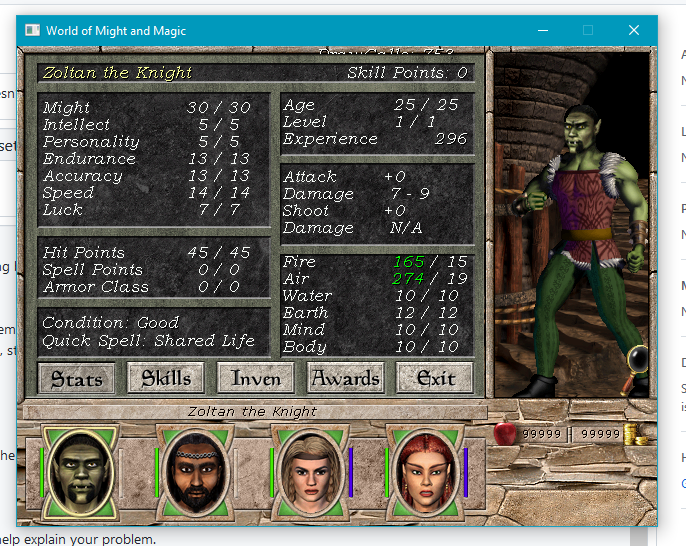Exit the character sheet
Screen dimensions: 686x546
coord(435,378)
